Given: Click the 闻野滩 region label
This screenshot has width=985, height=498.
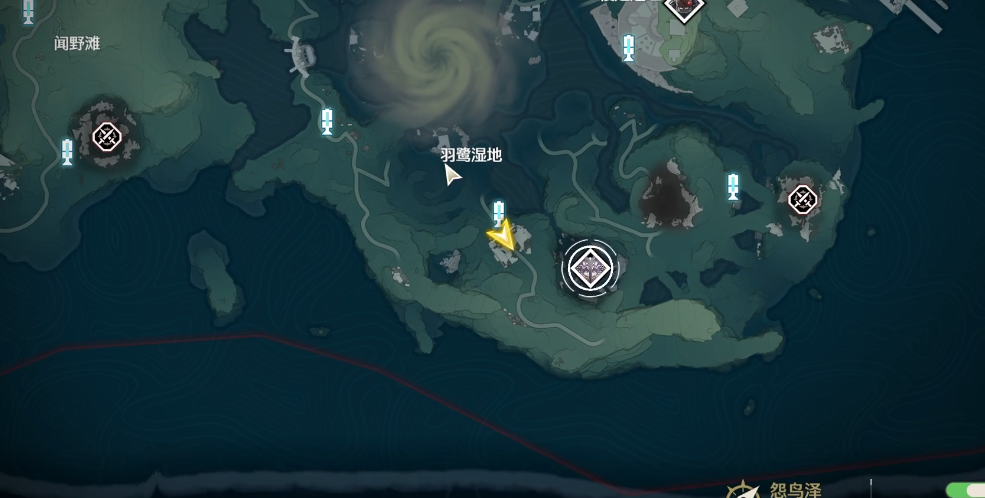Looking at the screenshot, I should (77, 44).
